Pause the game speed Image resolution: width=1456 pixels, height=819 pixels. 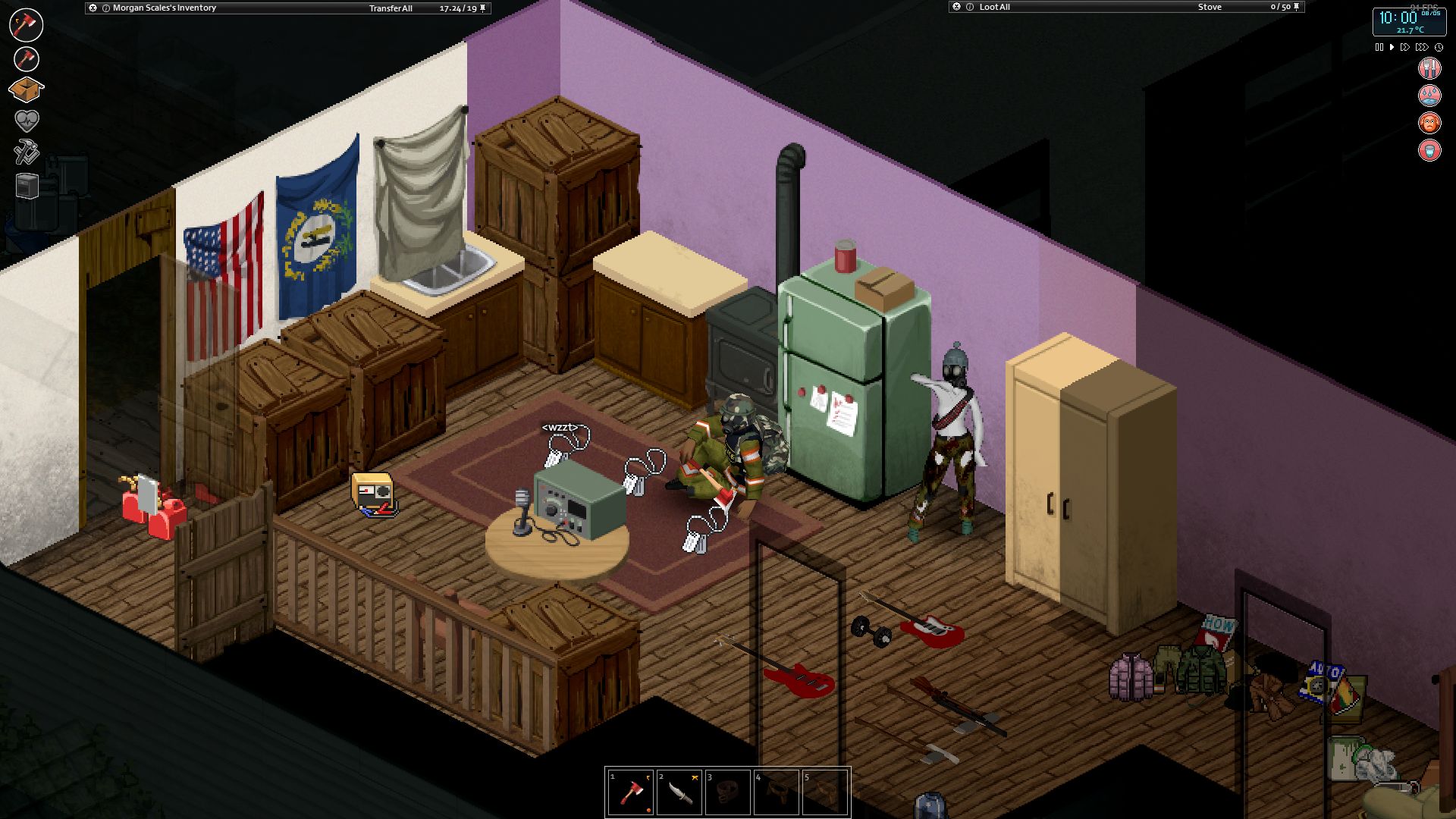1379,47
